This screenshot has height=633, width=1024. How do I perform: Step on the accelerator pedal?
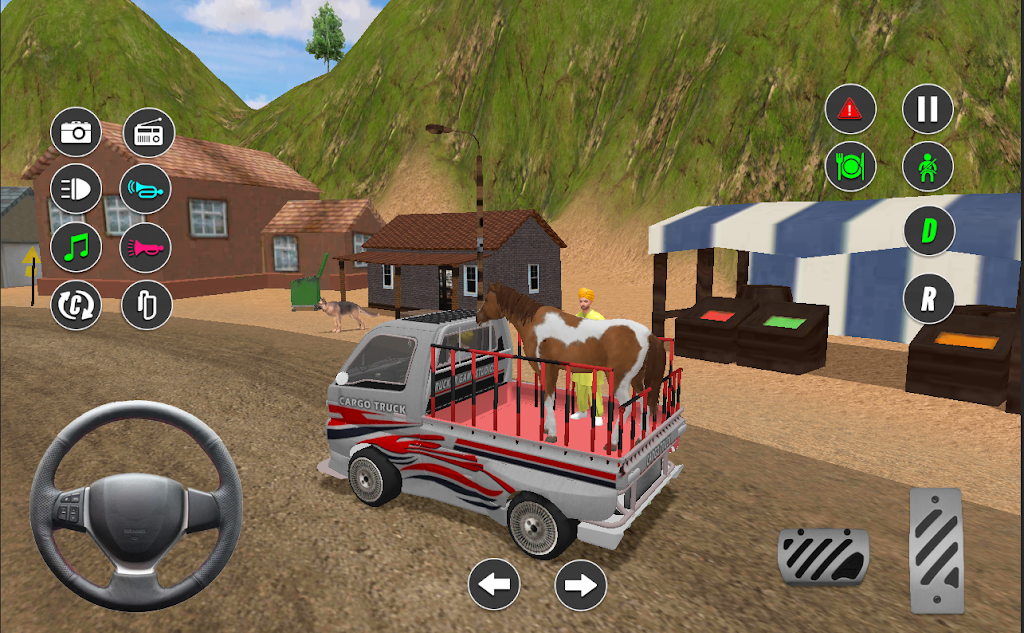[936, 549]
